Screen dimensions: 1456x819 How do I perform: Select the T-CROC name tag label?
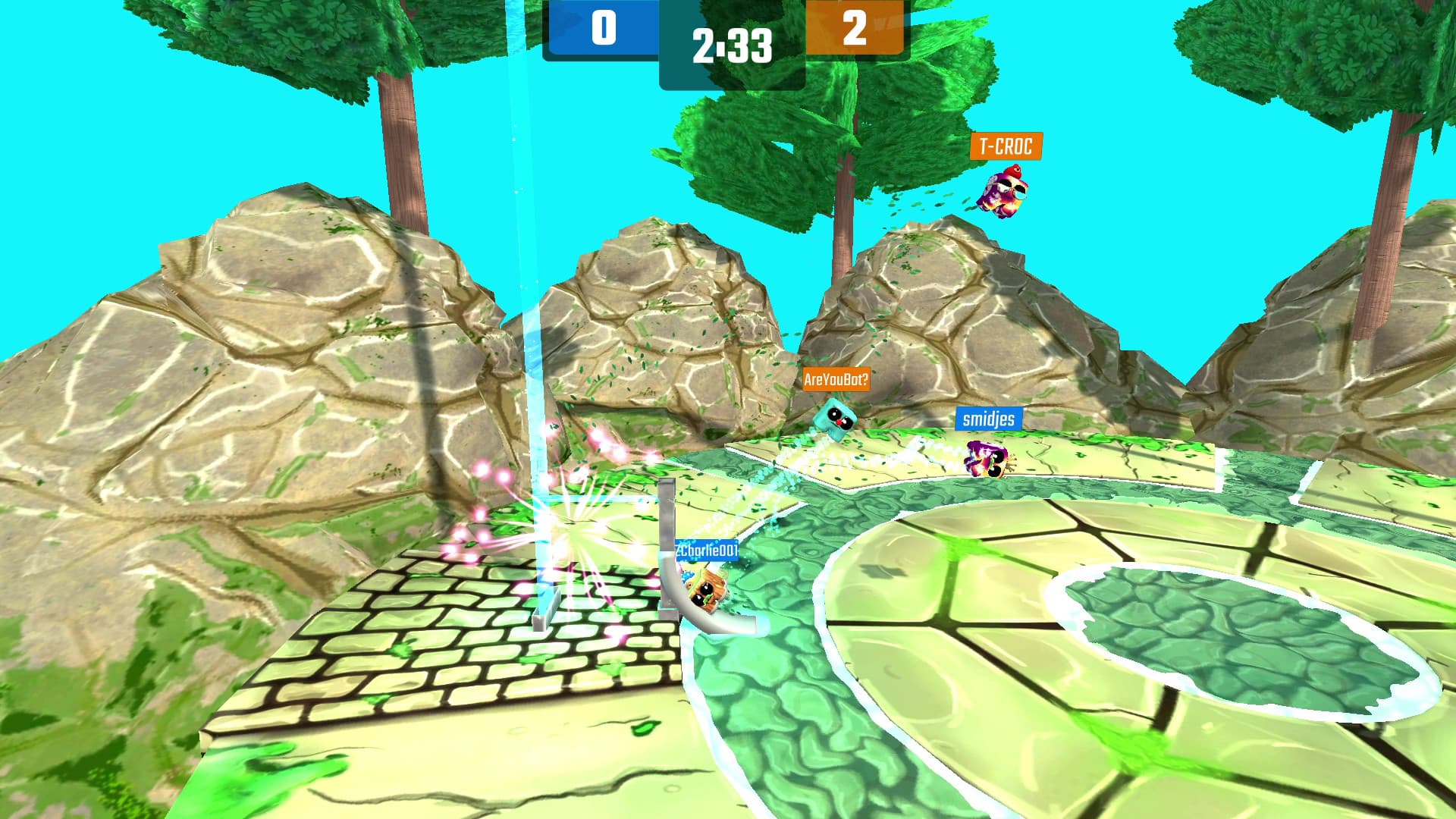[x=1006, y=146]
